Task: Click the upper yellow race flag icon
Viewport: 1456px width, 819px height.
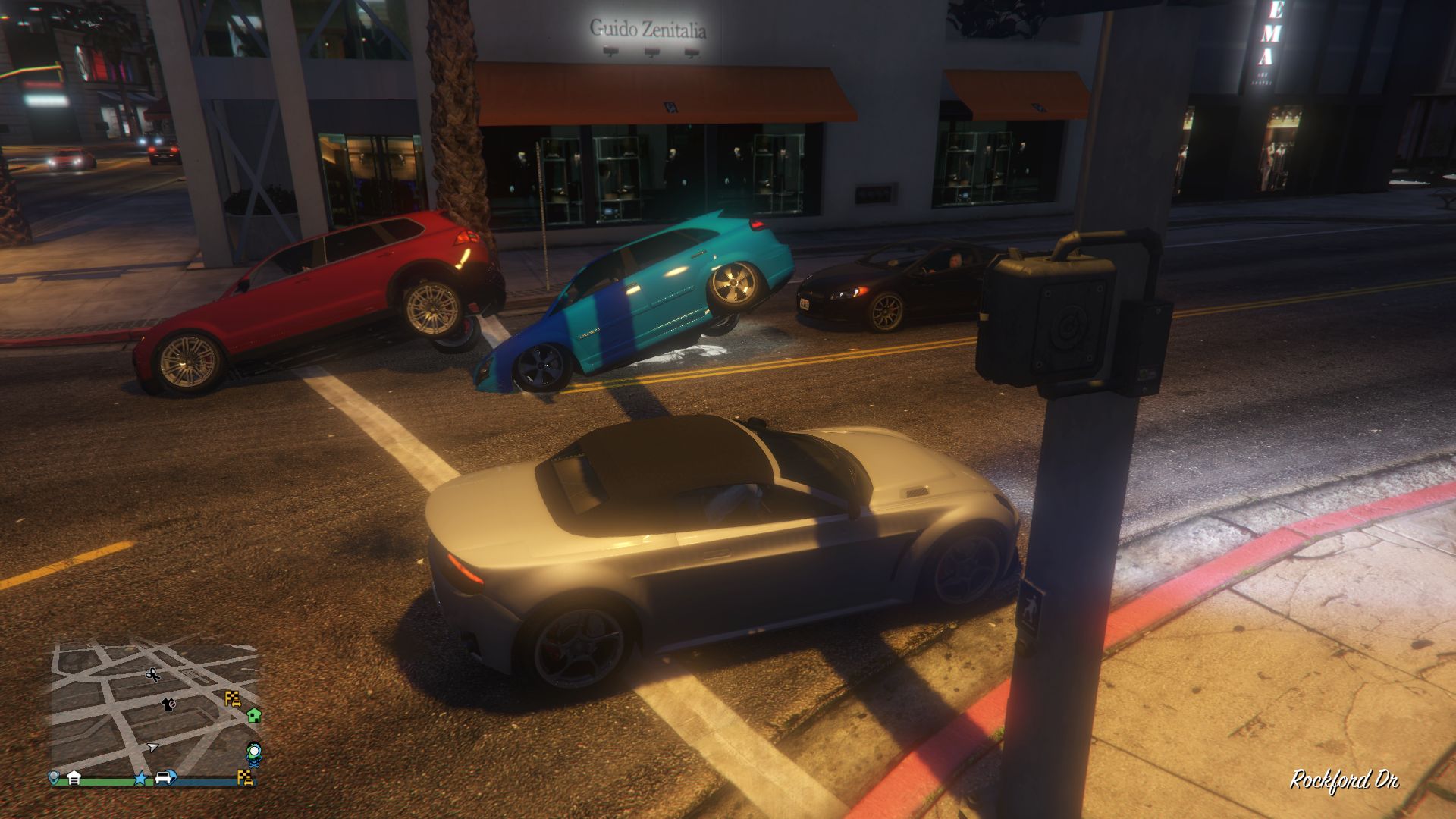Action: coord(234,698)
